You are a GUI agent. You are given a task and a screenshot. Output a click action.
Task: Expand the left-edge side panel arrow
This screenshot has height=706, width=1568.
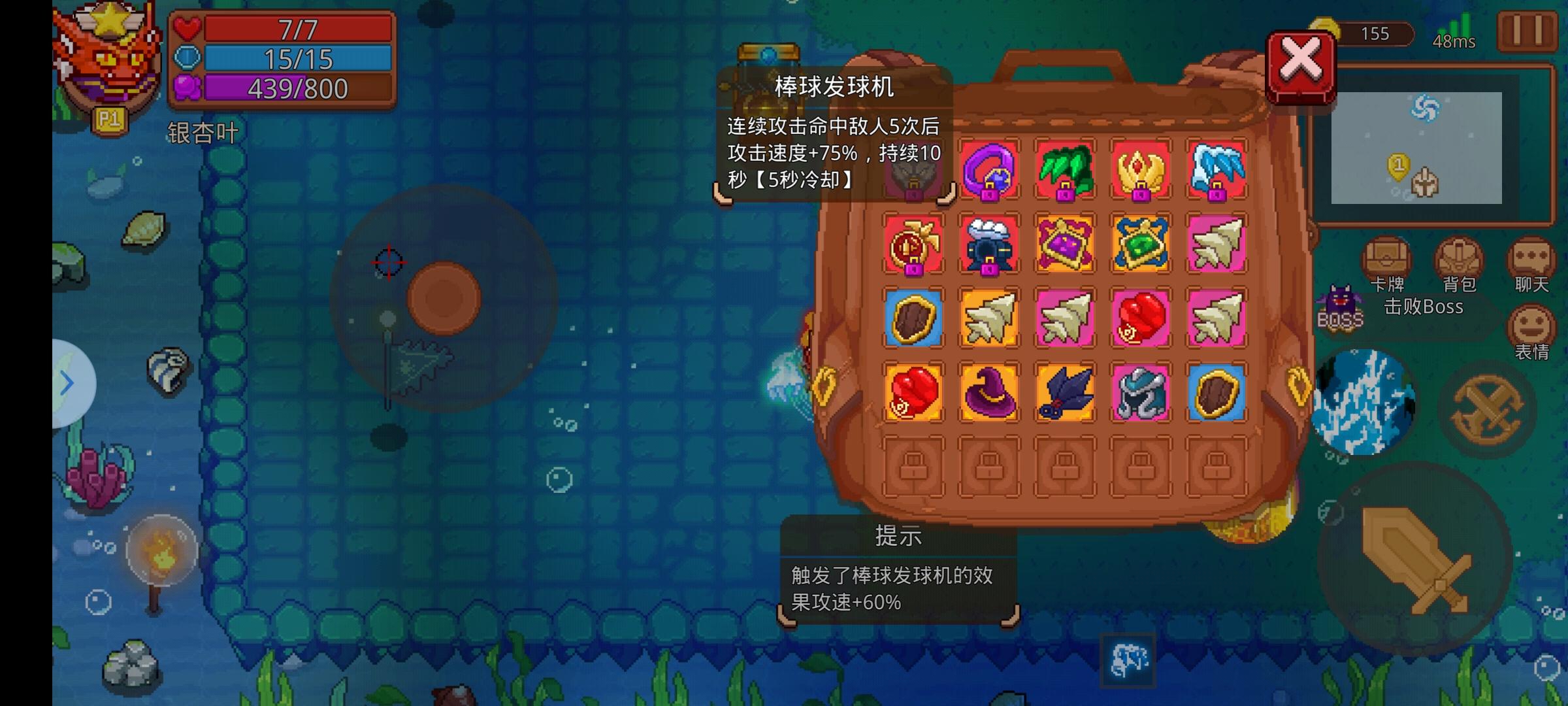point(67,383)
